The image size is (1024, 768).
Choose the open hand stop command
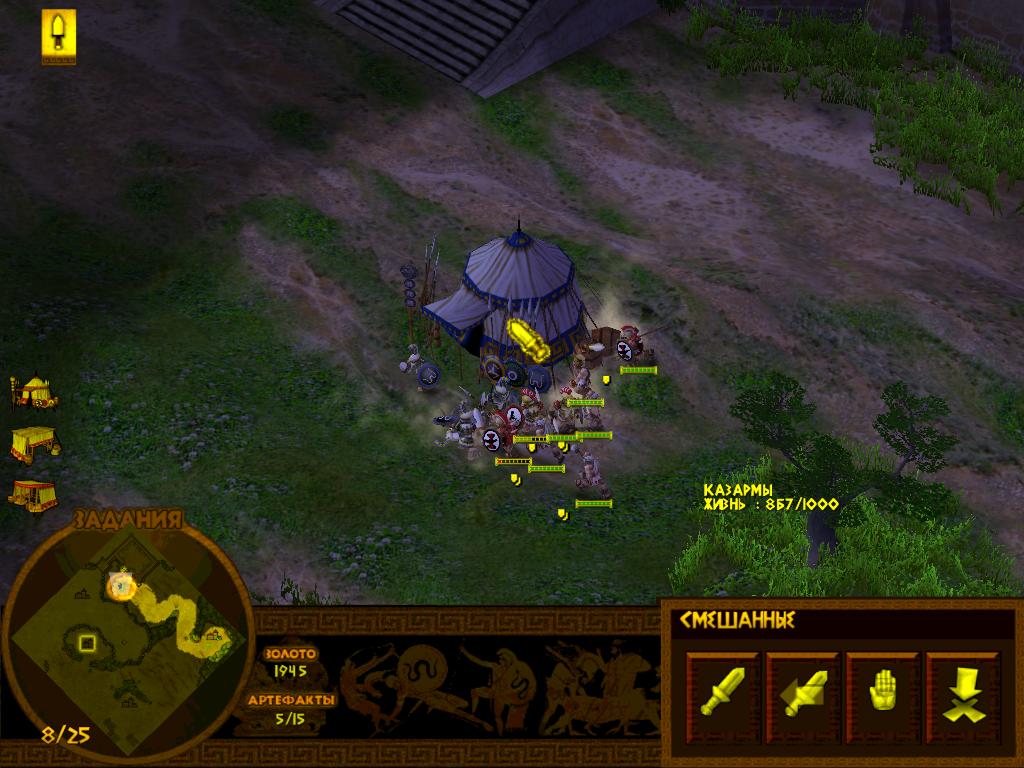[883, 685]
